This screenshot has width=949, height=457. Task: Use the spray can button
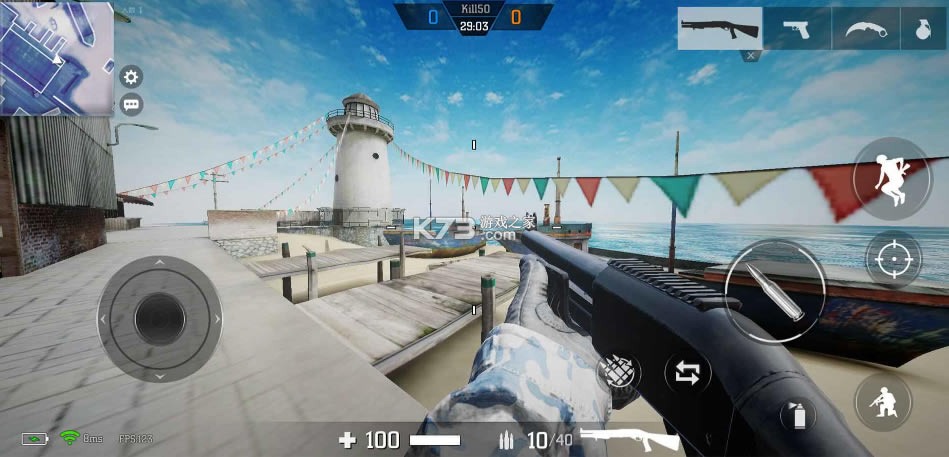(797, 413)
